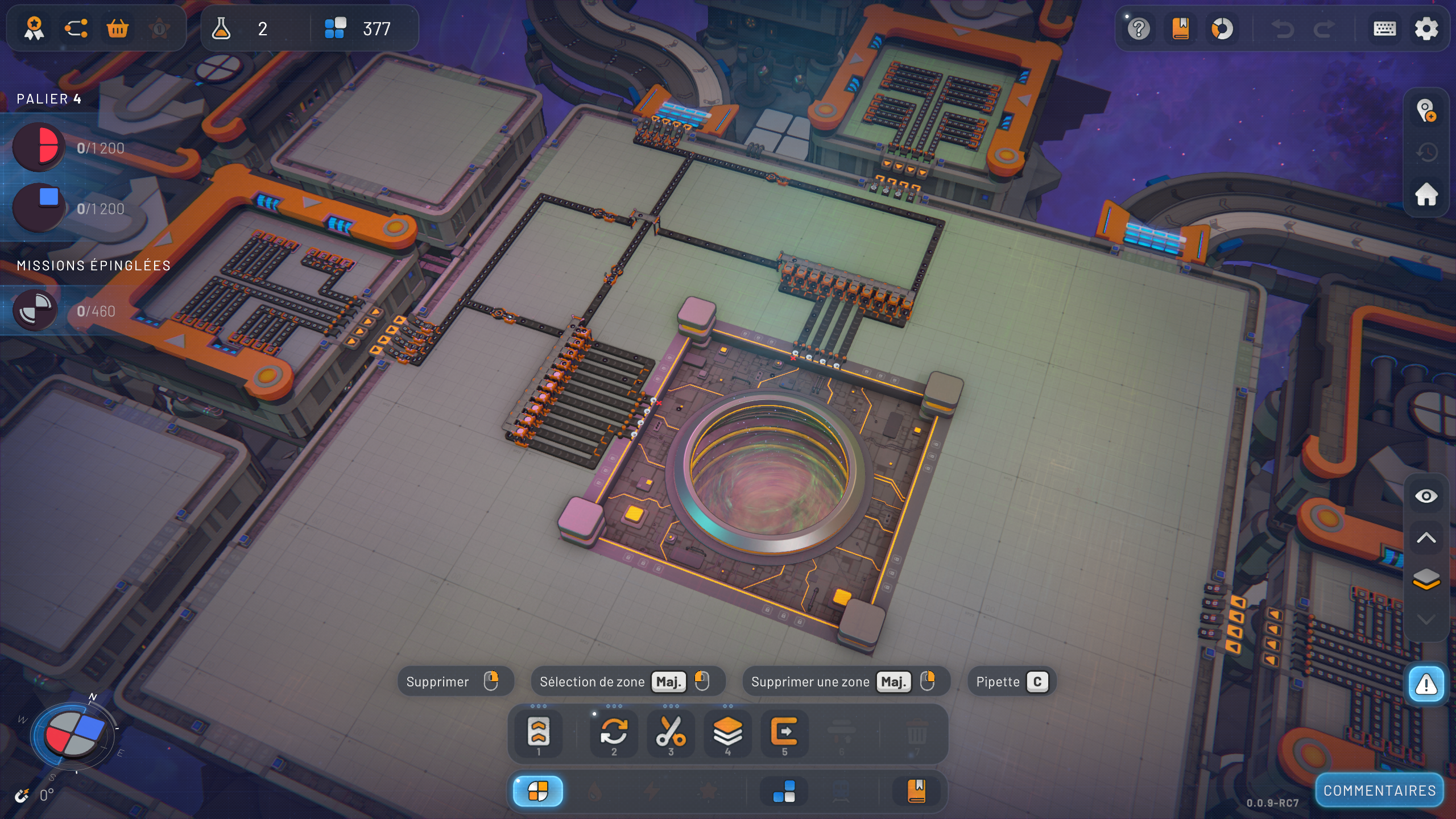Select the rotator building, slot 2
1456x819 pixels.
(x=614, y=733)
